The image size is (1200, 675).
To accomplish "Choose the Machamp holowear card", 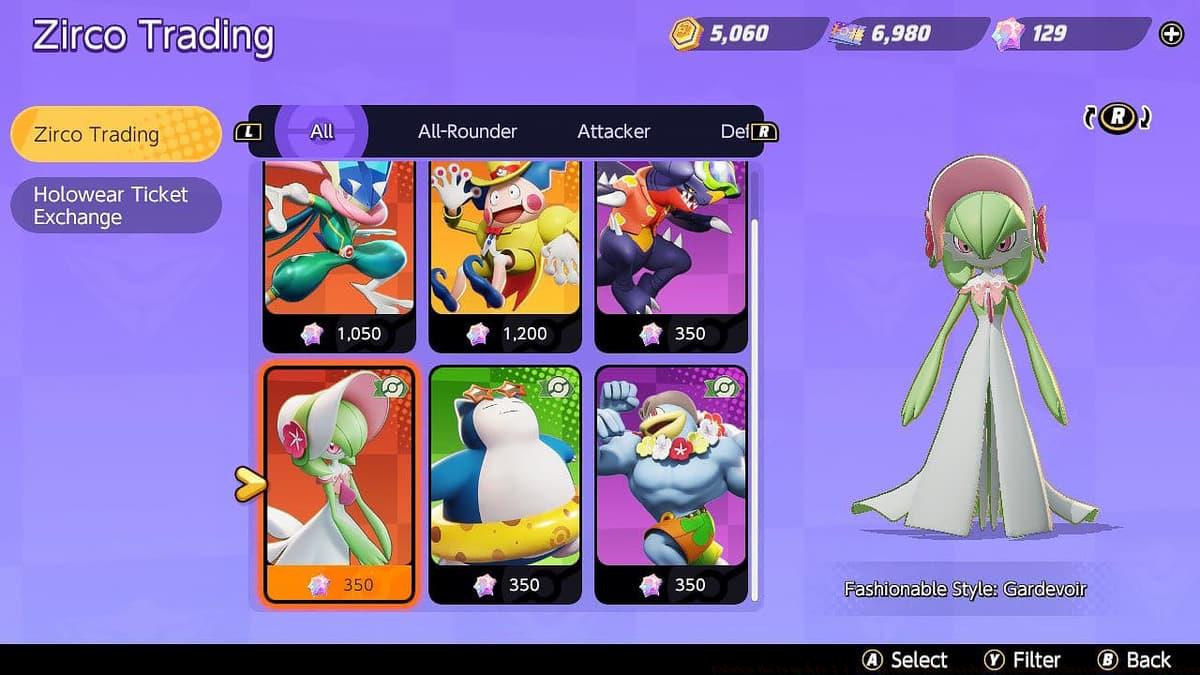I will 671,483.
